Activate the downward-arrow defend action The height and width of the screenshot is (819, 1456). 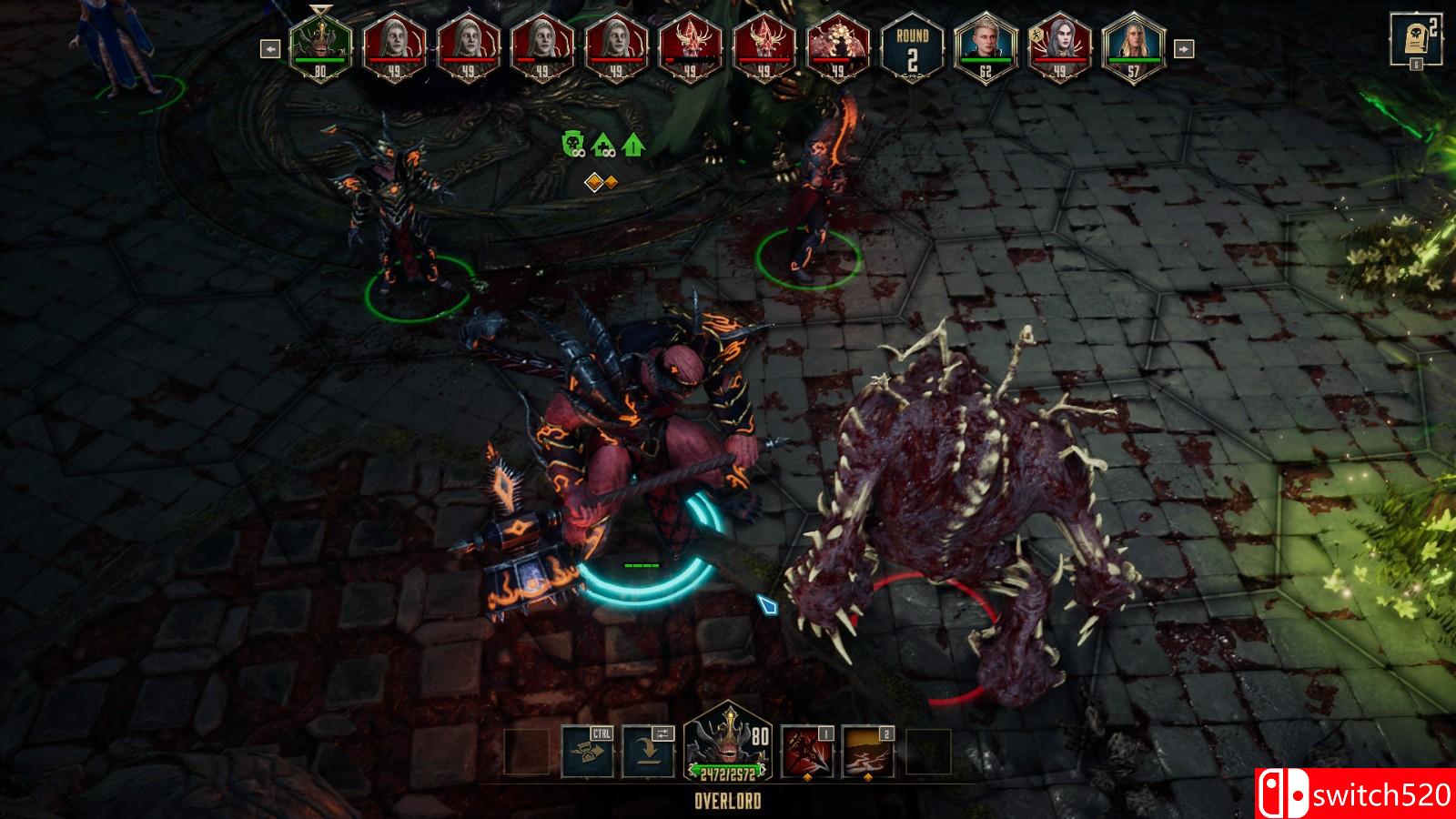pos(647,752)
